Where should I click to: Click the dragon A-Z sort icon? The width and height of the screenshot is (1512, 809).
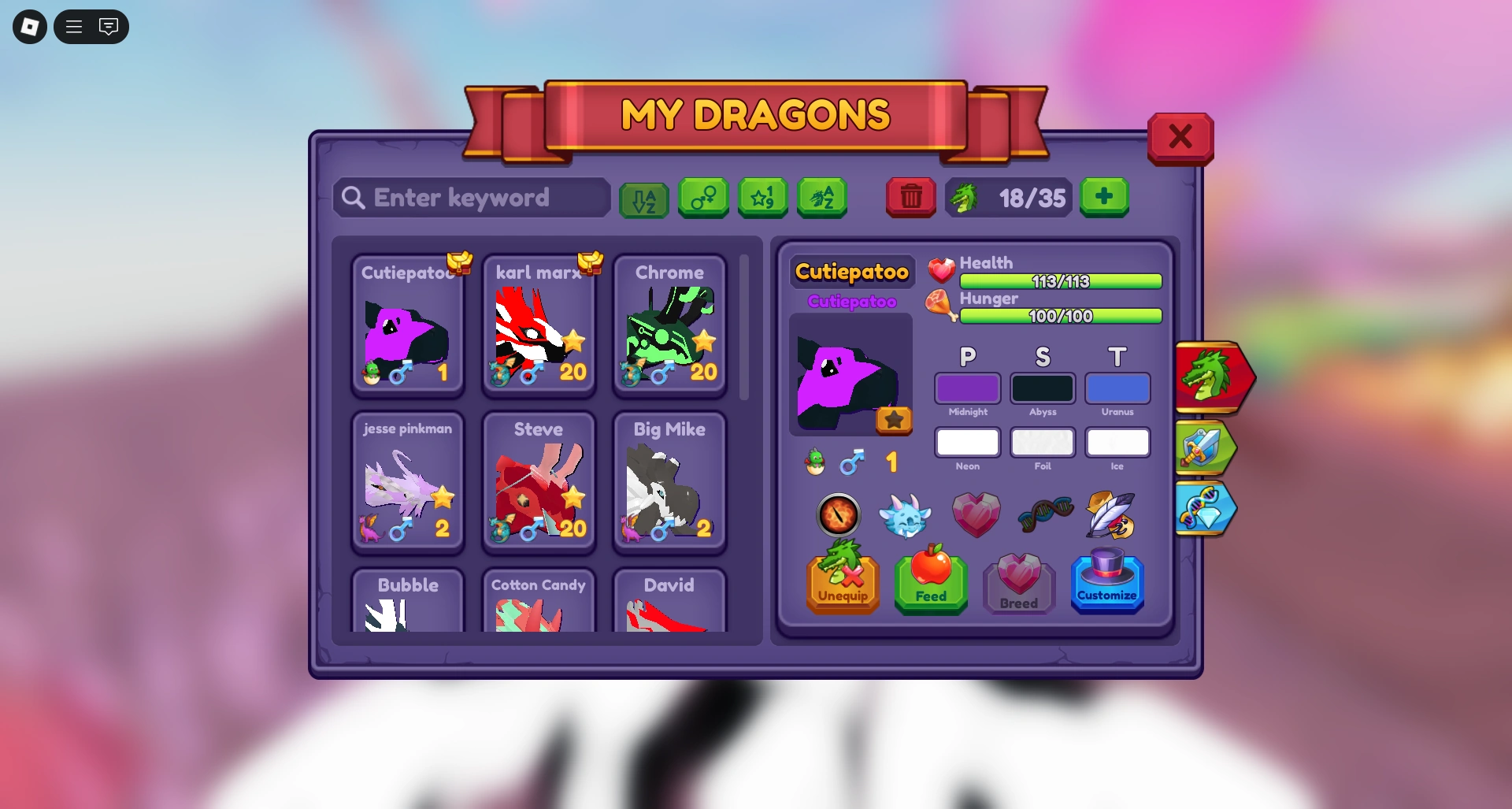coord(822,199)
